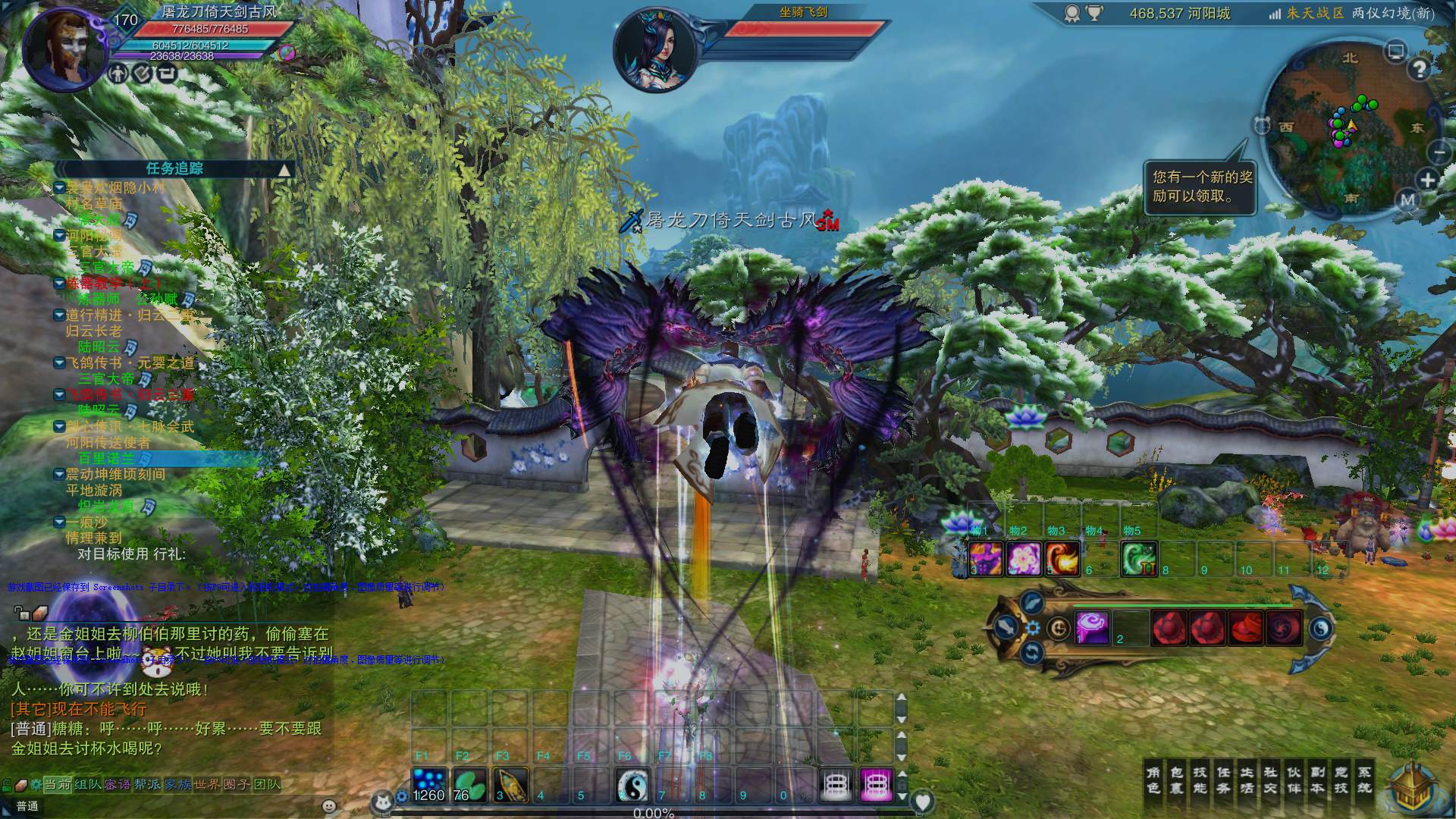Viewport: 1456px width, 819px height.
Task: Select the 帮派 guild chat tab
Action: (x=147, y=784)
